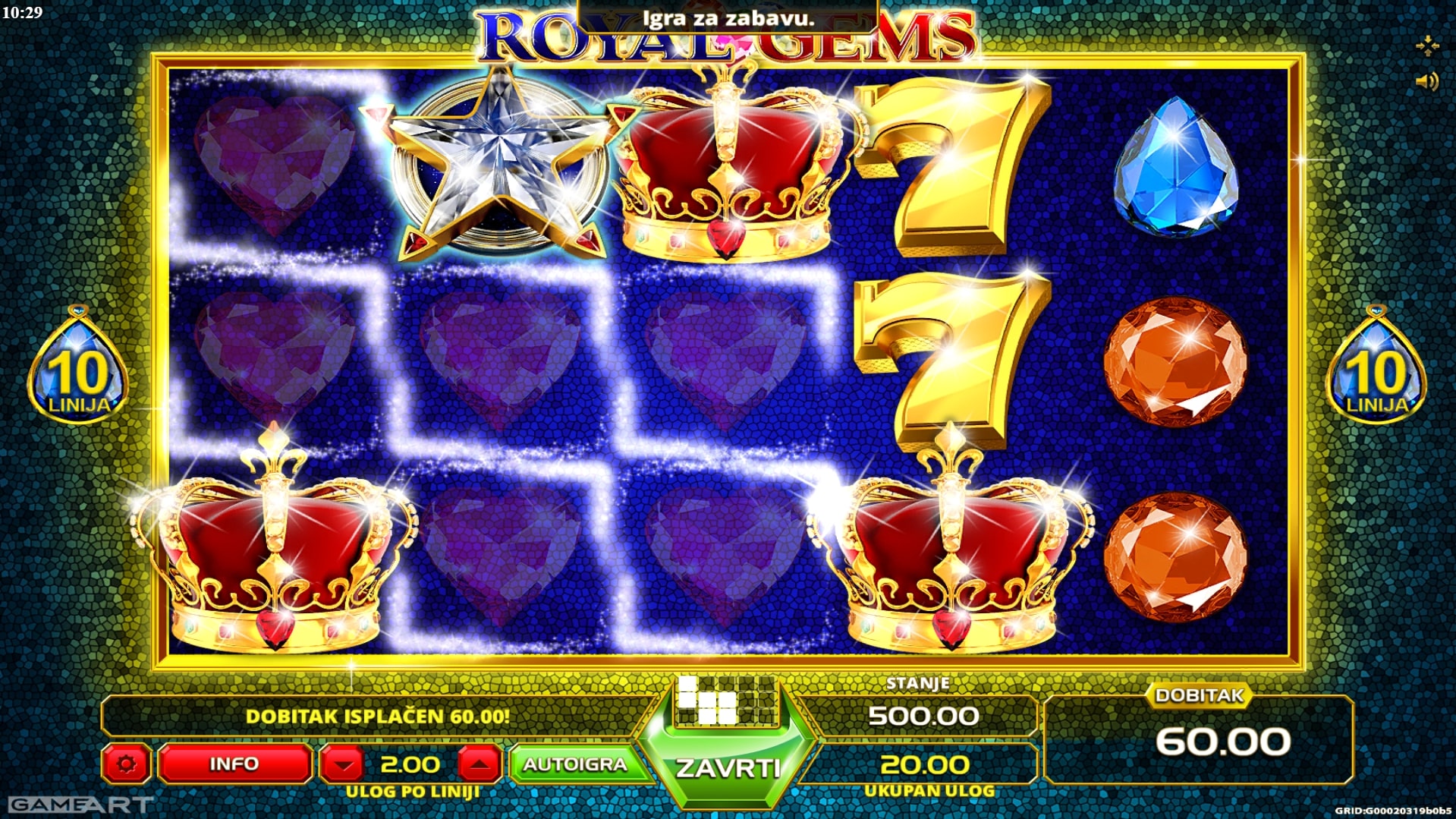This screenshot has width=1456, height=819.
Task: Toggle the sound speaker icon
Action: 1426,81
